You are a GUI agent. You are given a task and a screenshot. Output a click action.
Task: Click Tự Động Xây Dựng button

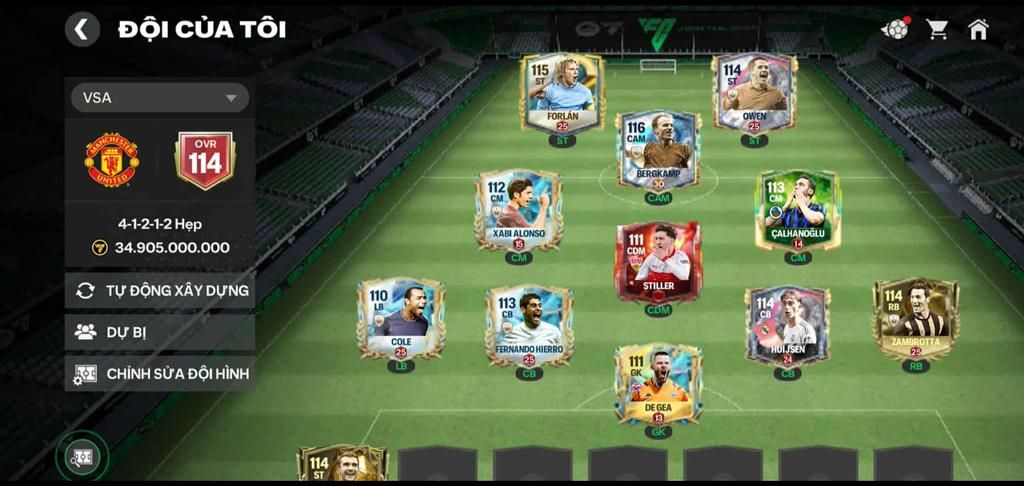click(160, 291)
